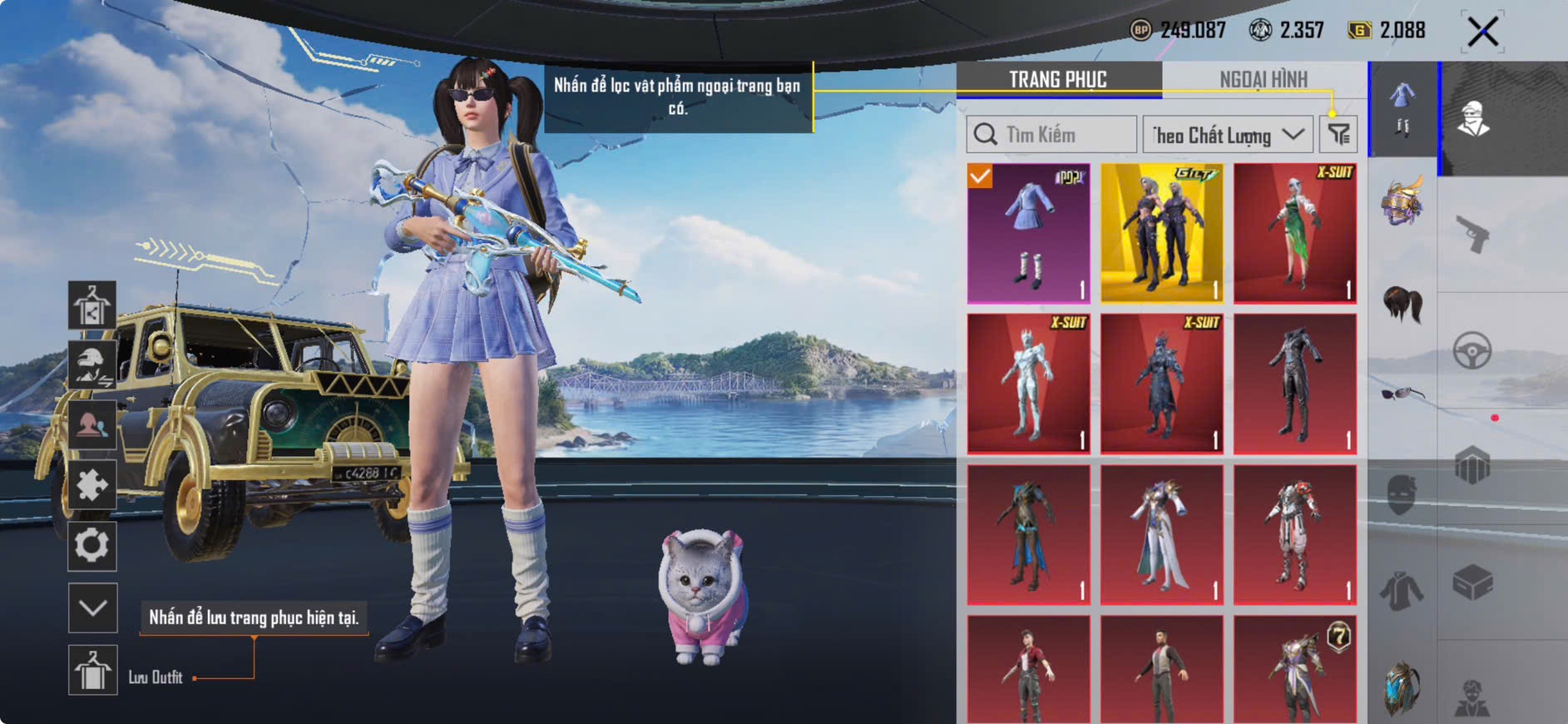Image resolution: width=1568 pixels, height=724 pixels.
Task: Select the purple school uniform outfit tile
Action: tap(1028, 233)
